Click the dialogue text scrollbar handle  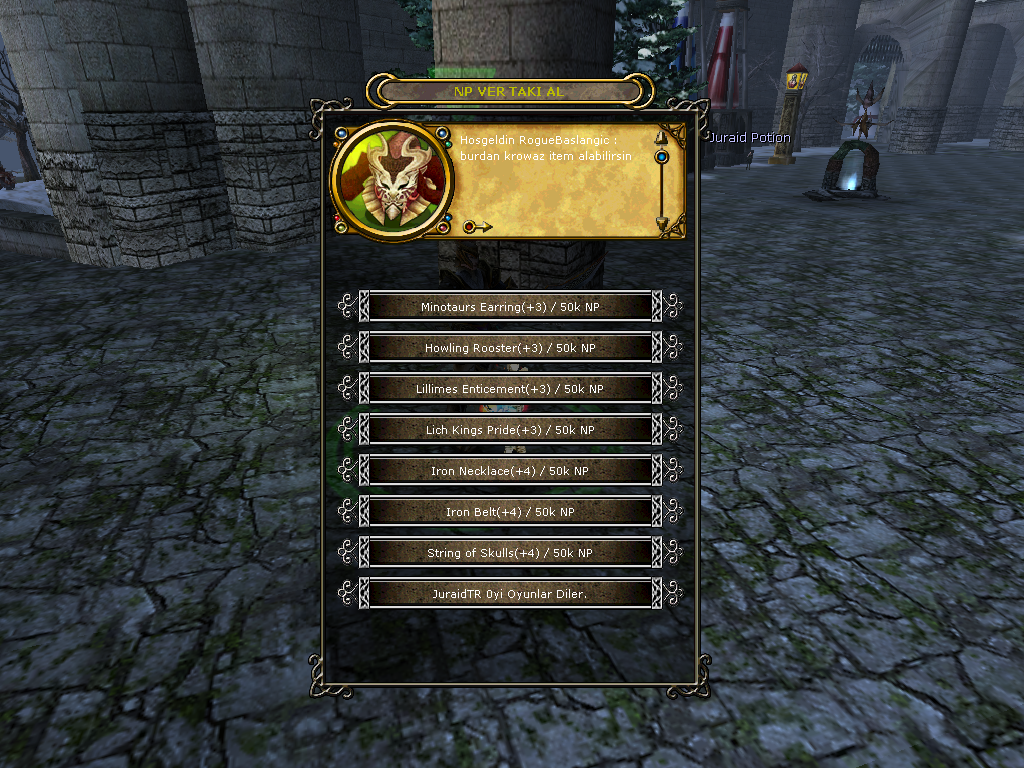[661, 157]
